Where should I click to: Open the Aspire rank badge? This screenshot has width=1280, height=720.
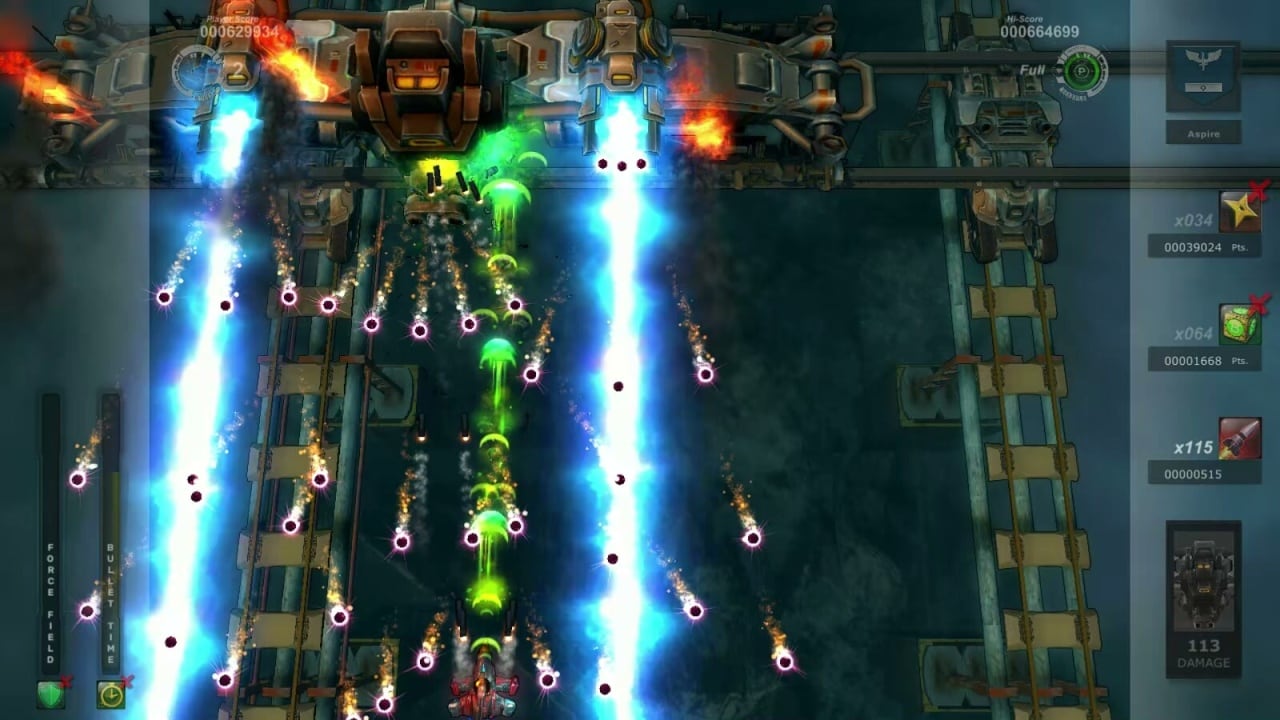1203,78
